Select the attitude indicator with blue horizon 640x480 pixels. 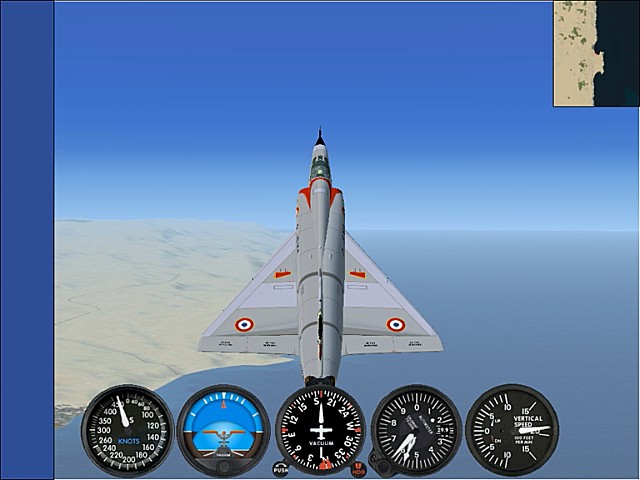click(x=223, y=431)
